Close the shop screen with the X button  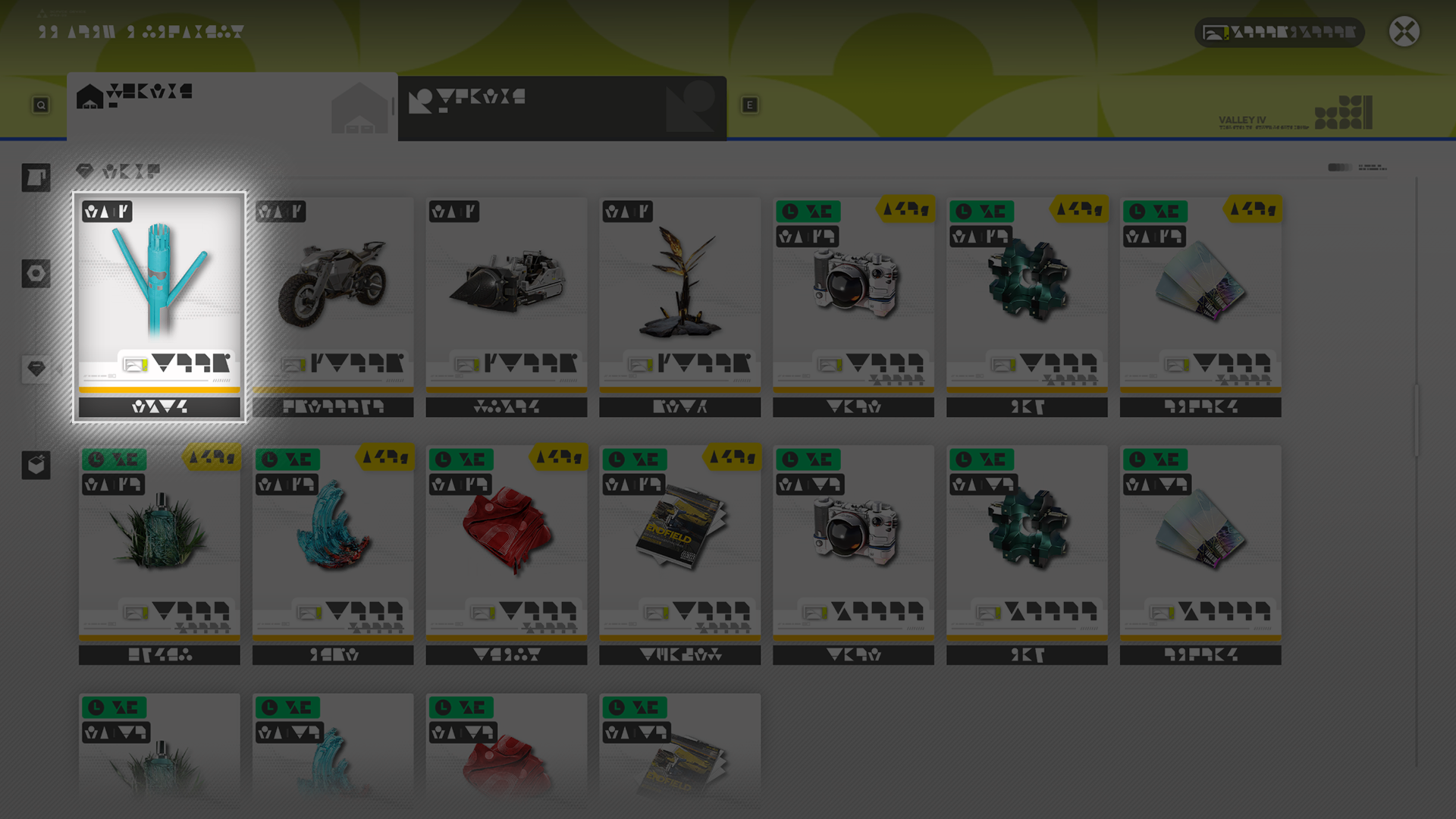coord(1404,32)
